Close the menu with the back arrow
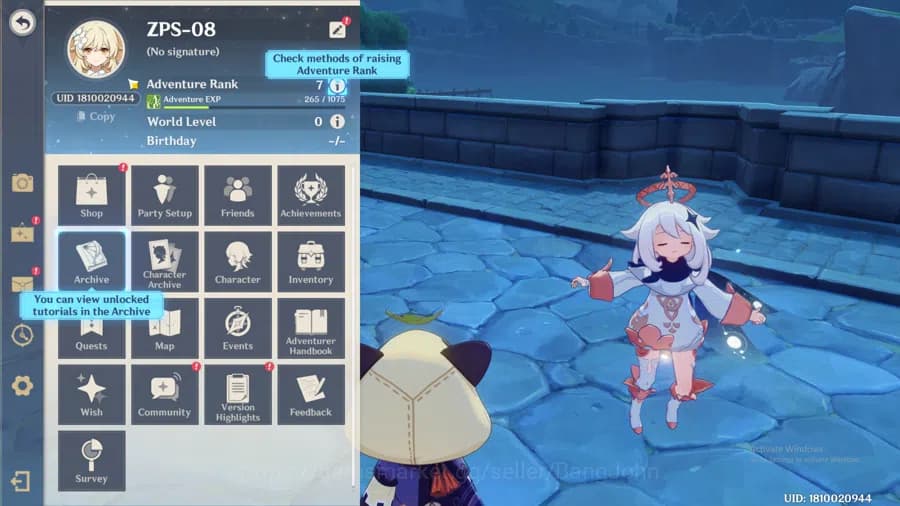900x506 pixels. click(22, 23)
